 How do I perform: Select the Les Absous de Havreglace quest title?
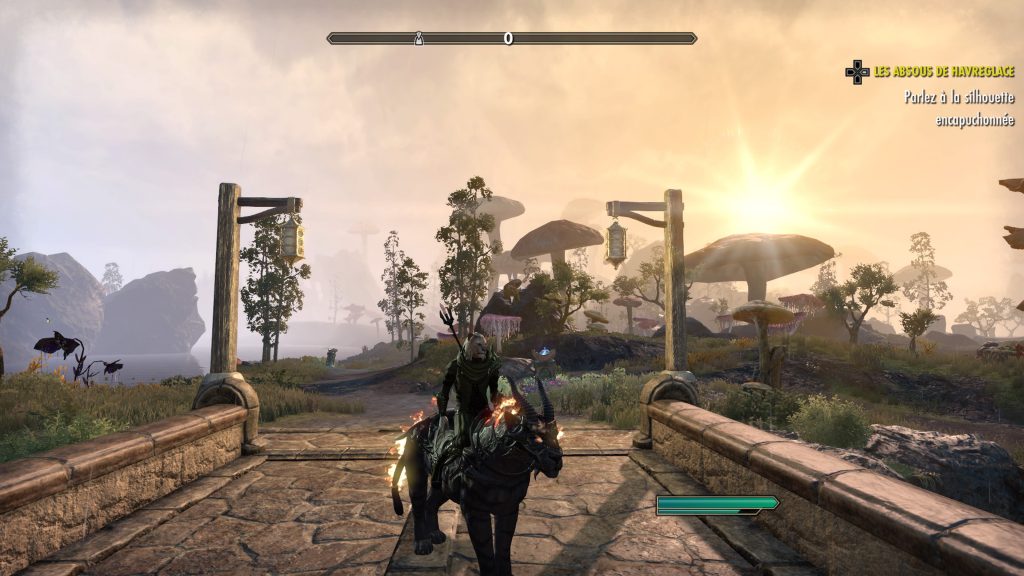[944, 71]
